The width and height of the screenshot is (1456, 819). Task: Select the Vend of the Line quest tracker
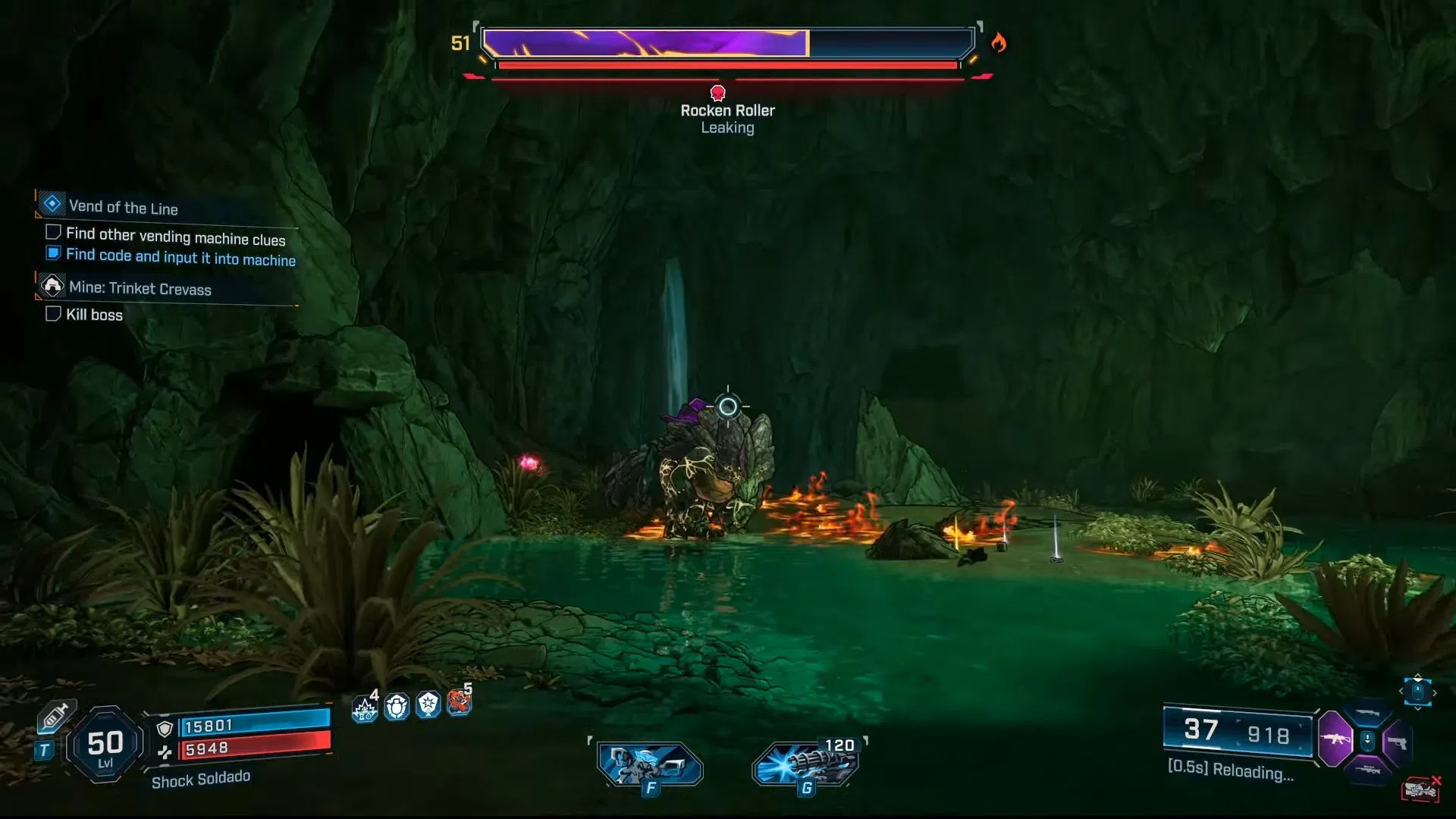123,207
